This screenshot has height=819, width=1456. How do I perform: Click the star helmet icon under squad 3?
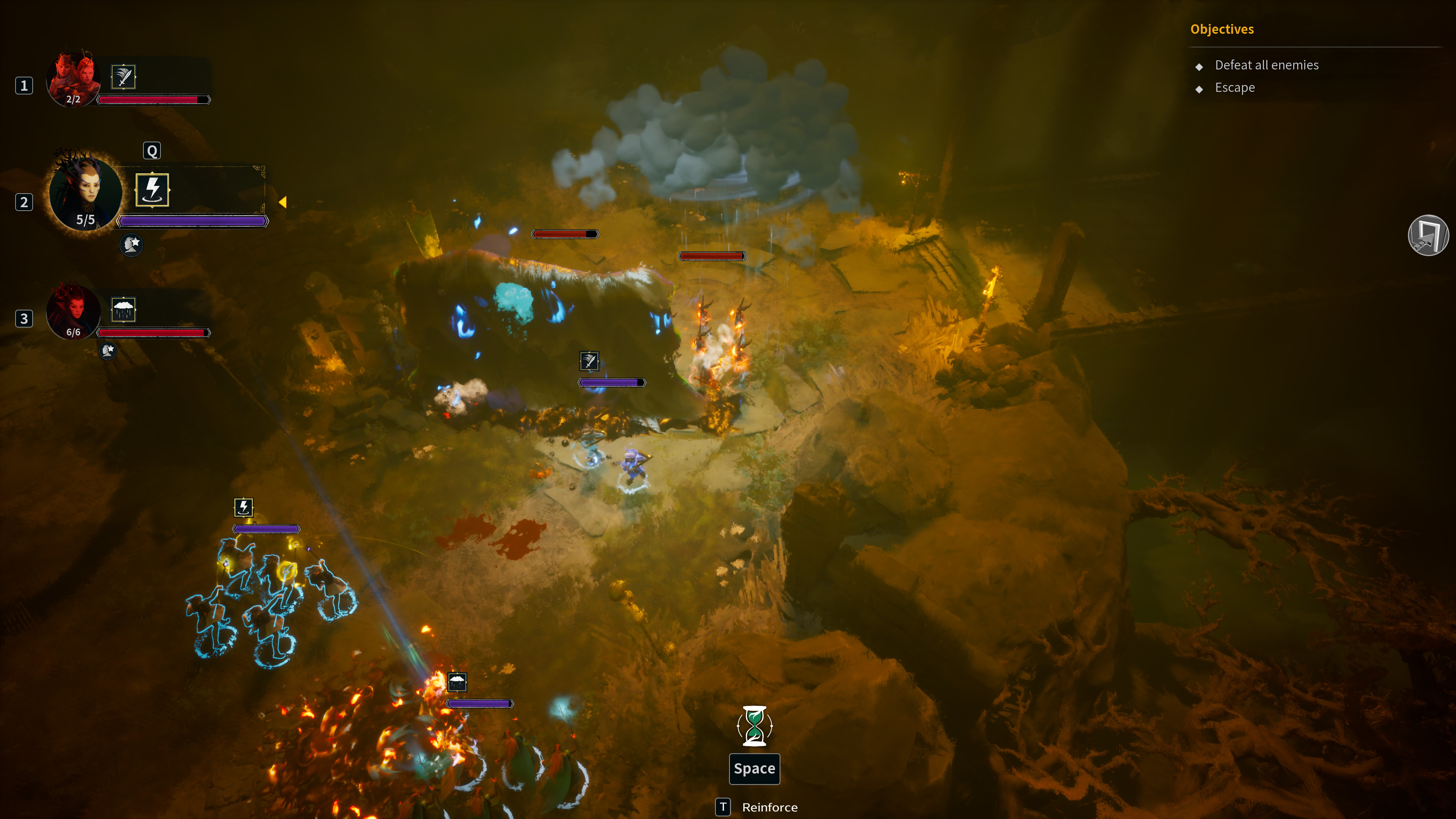pyautogui.click(x=107, y=351)
